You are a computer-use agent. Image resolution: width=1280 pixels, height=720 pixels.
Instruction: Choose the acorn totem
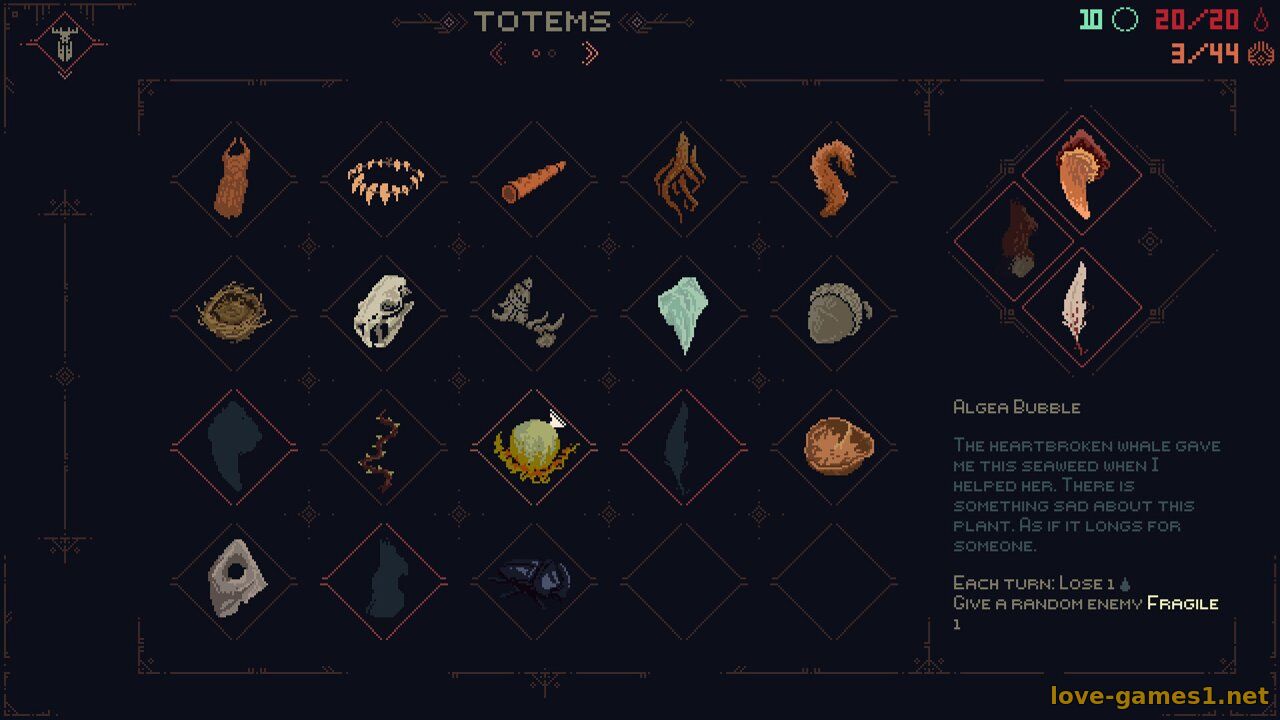[835, 313]
